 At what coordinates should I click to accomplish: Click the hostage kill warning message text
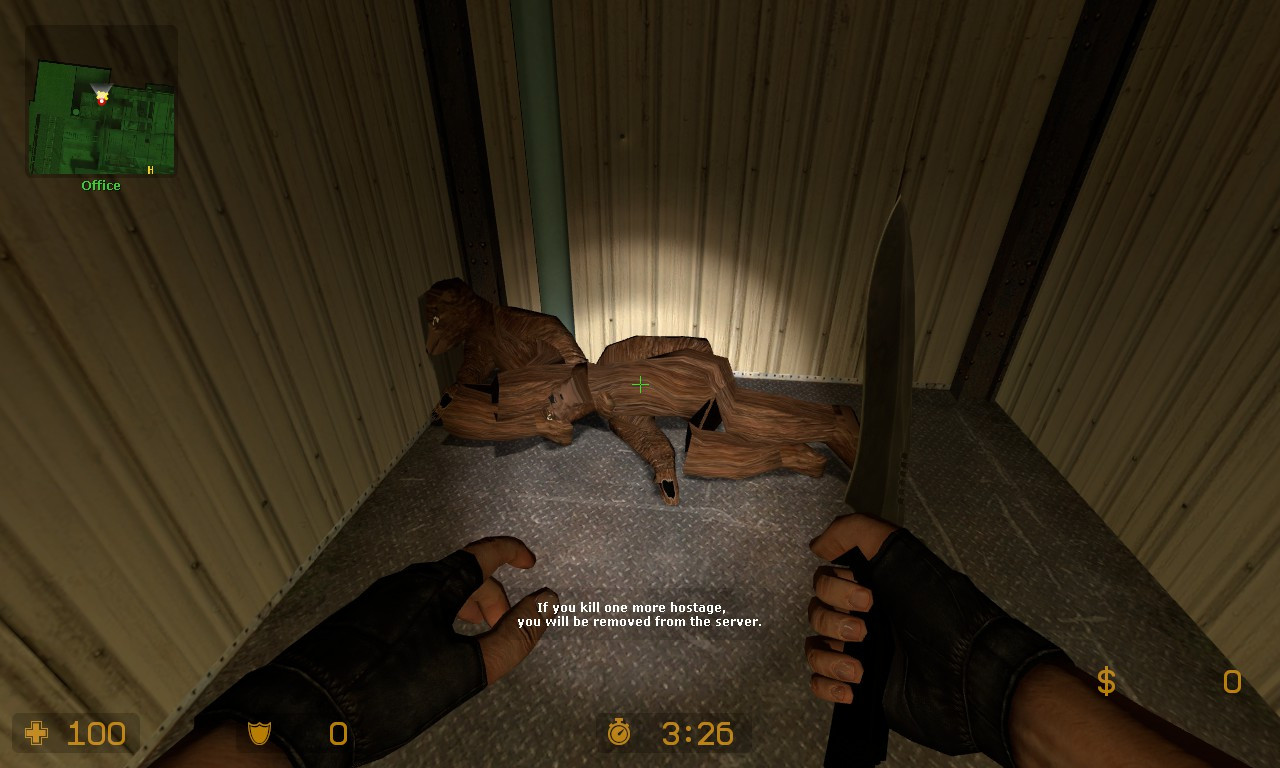tap(649, 614)
